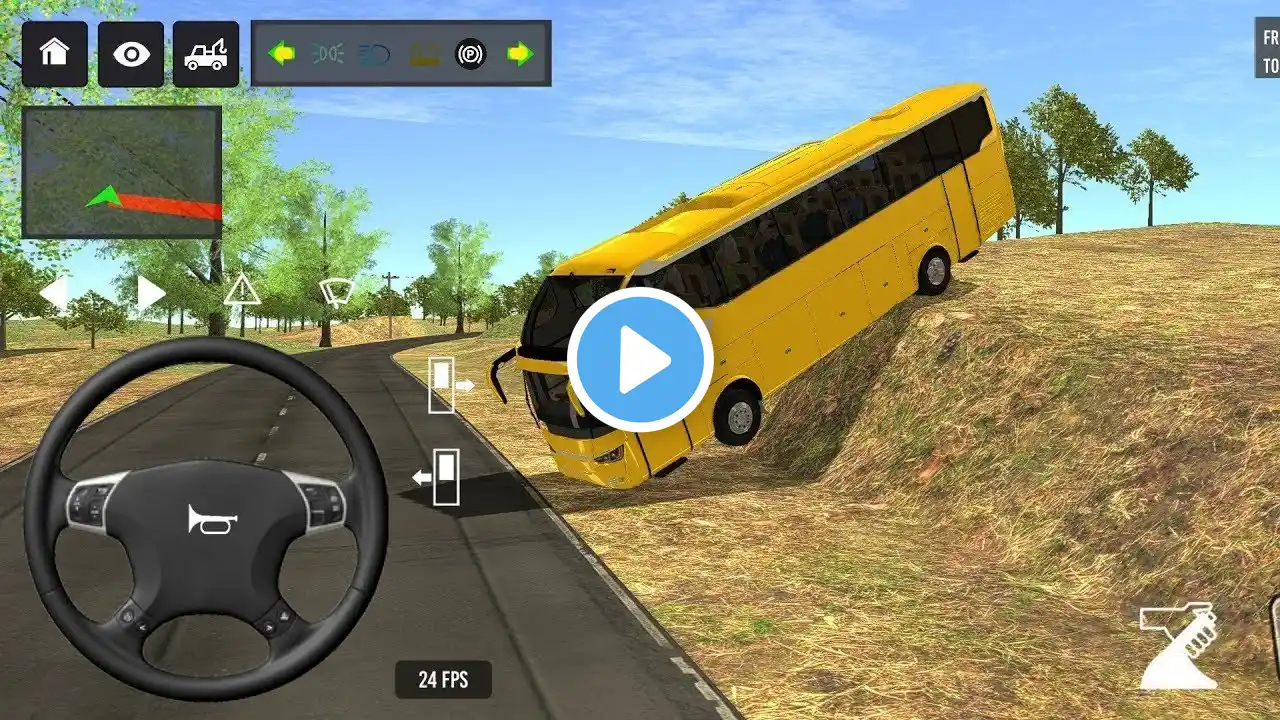The image size is (1280, 720).
Task: Turn on the right yellow indicator arrow
Action: click(x=520, y=54)
